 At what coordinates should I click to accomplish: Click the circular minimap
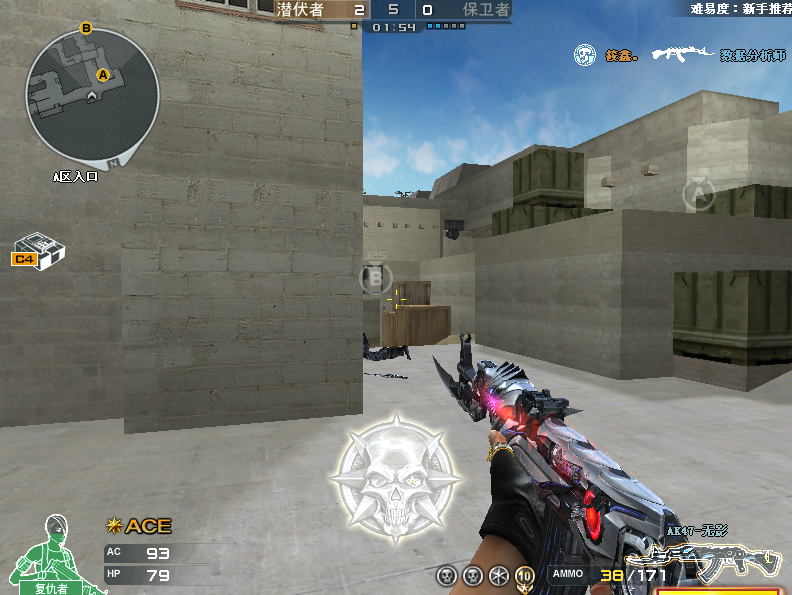[92, 96]
